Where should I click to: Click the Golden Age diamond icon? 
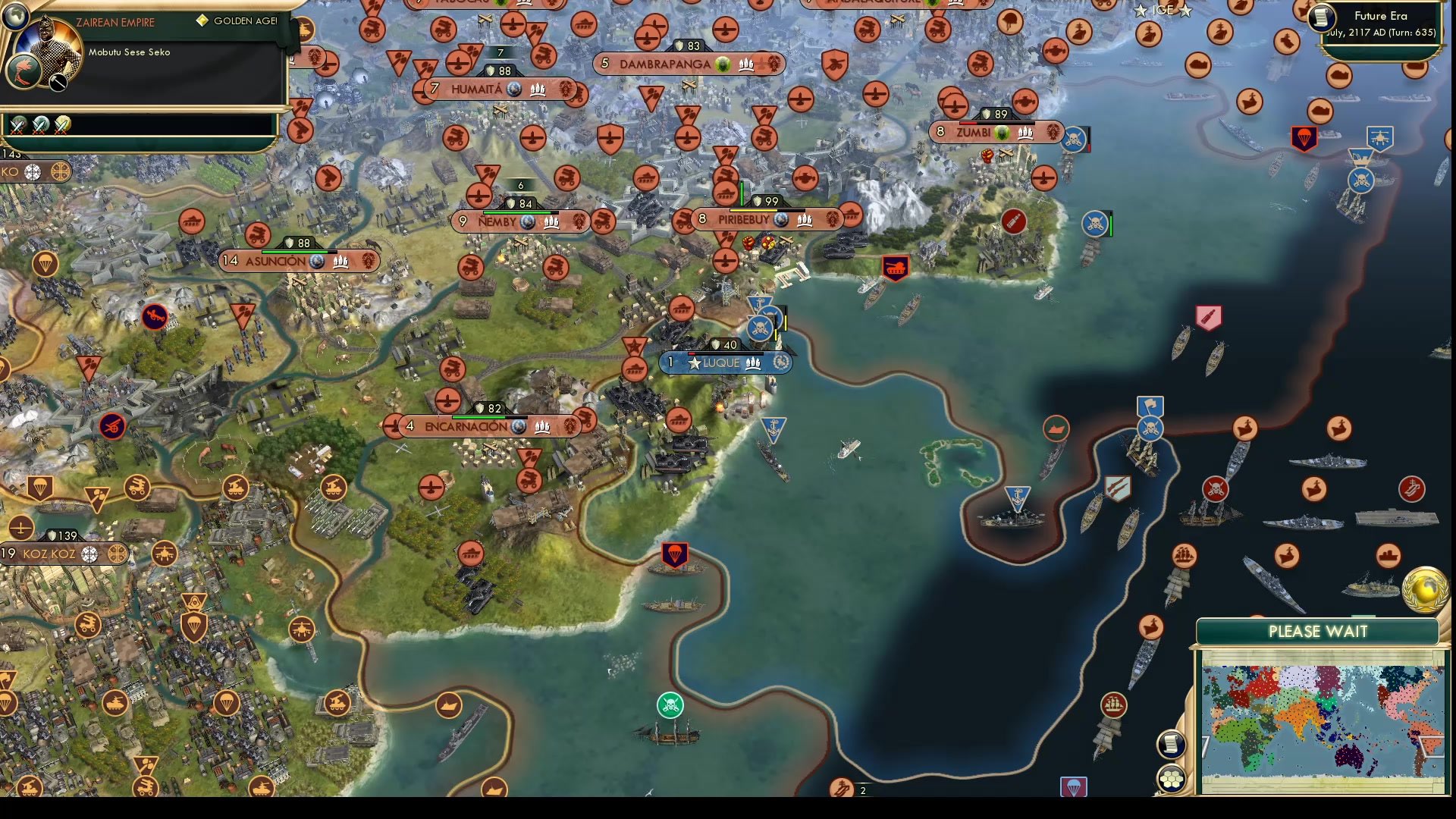(x=202, y=21)
